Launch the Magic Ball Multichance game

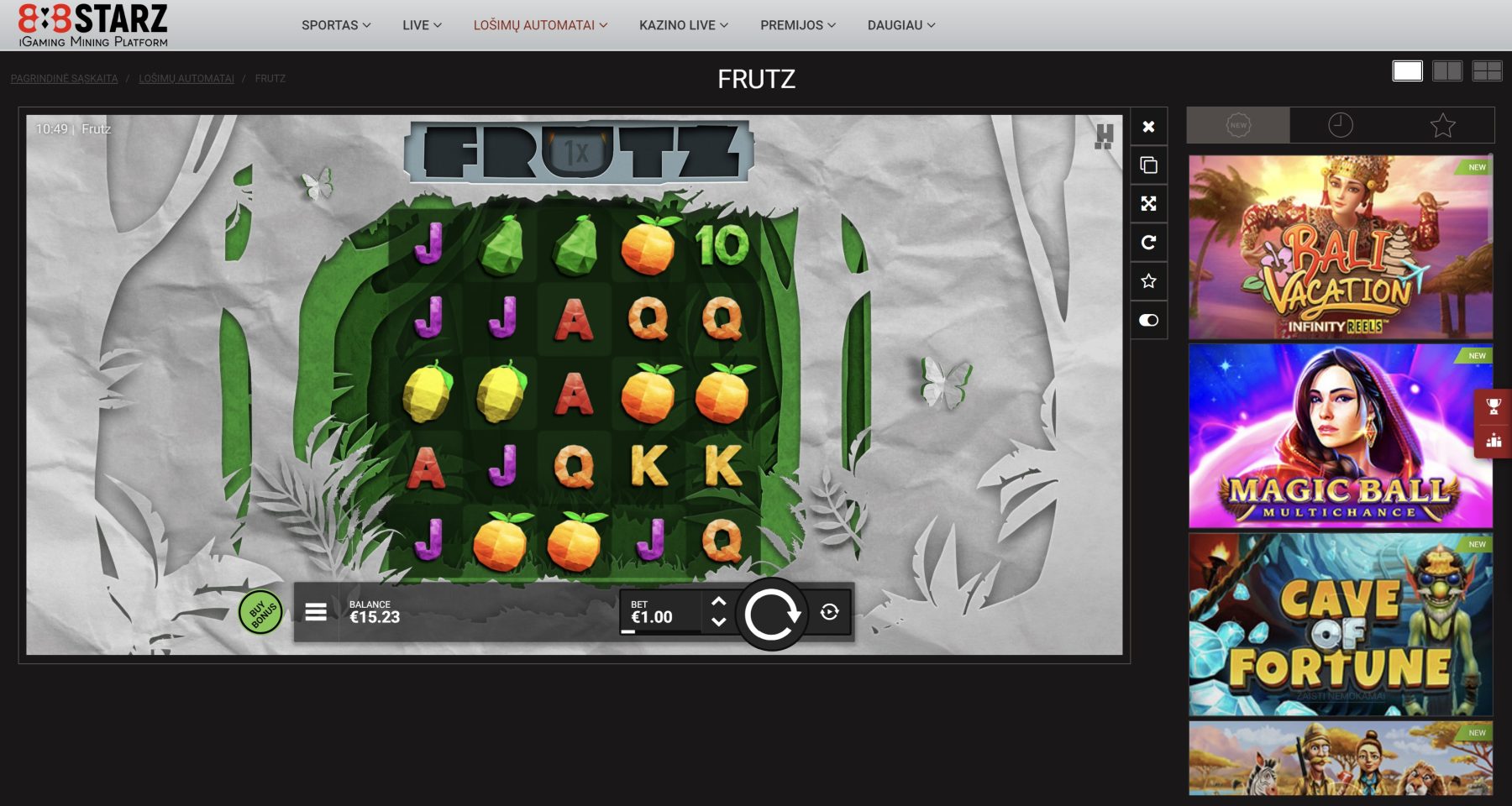pos(1340,436)
